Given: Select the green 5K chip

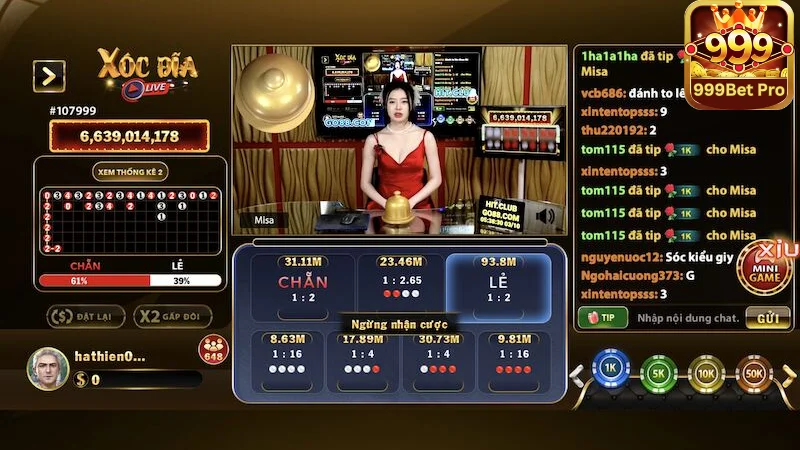Looking at the screenshot, I should point(659,372).
